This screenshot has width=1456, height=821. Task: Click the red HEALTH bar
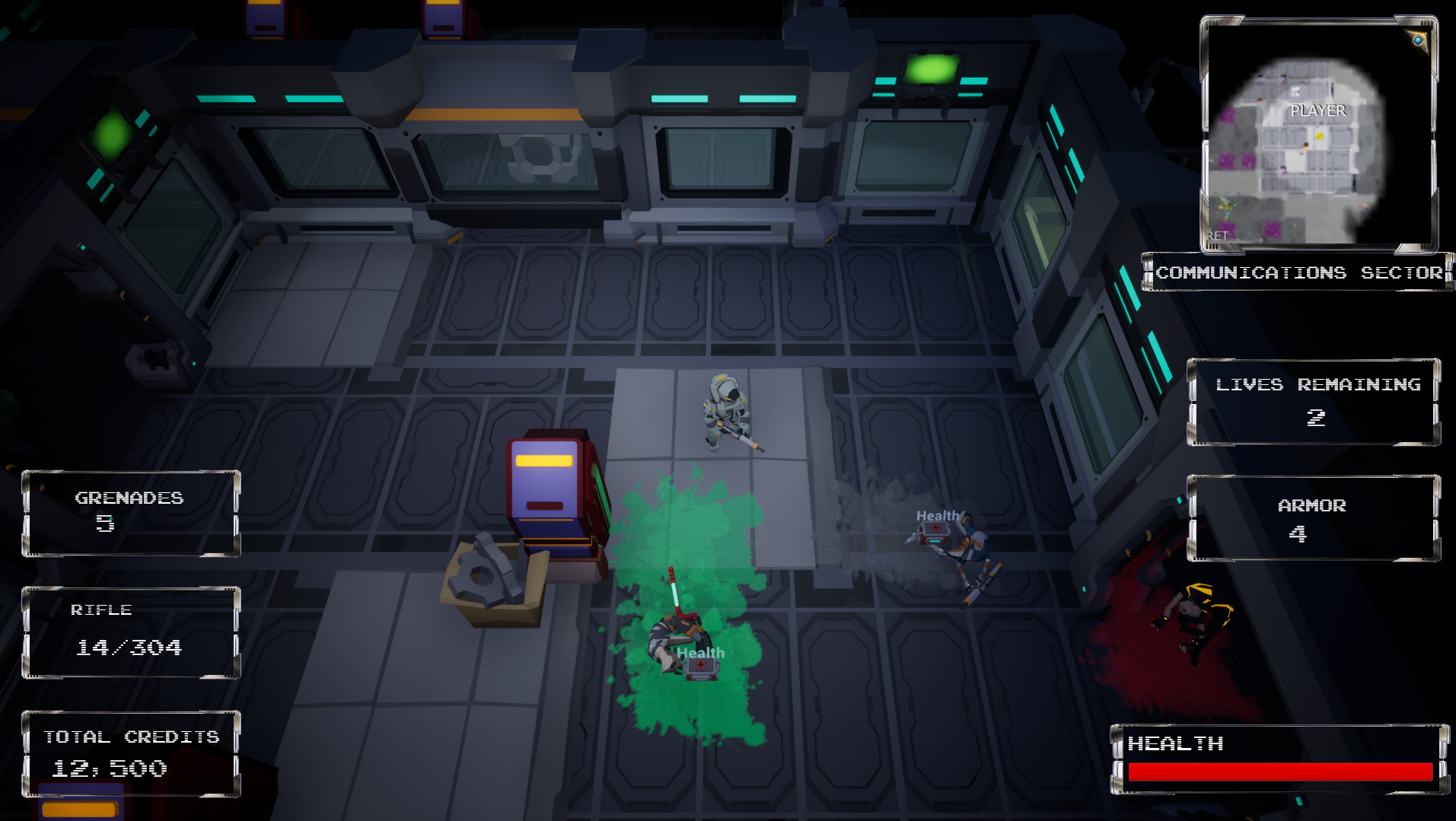tap(1279, 770)
